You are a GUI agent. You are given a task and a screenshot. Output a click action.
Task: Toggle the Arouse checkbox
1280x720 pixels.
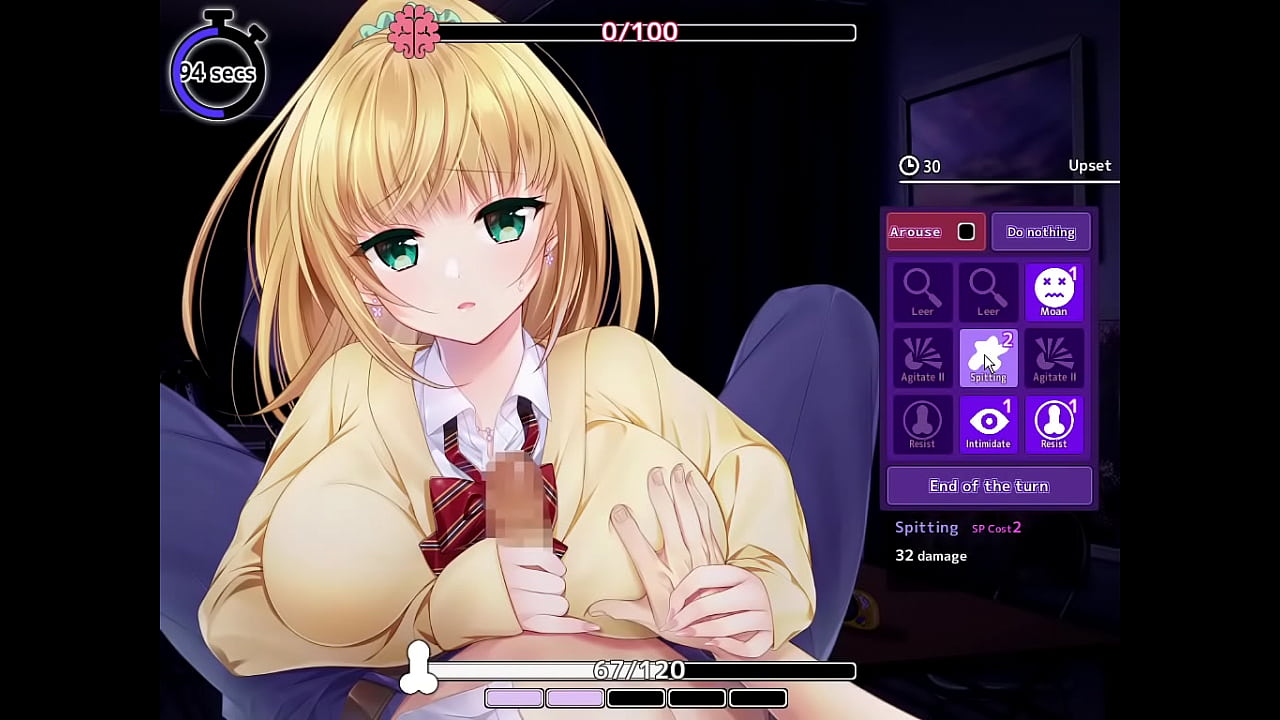tap(965, 231)
